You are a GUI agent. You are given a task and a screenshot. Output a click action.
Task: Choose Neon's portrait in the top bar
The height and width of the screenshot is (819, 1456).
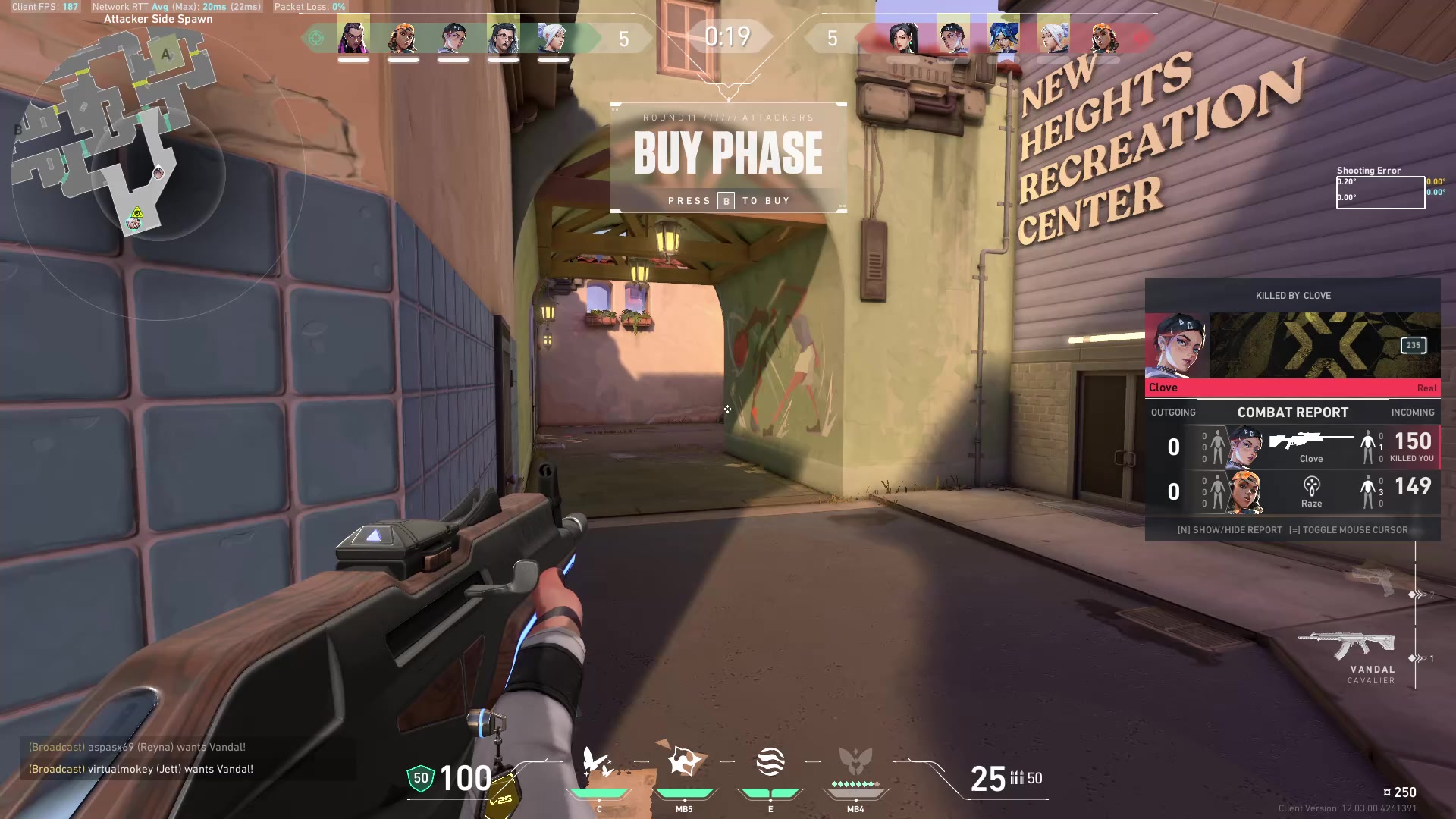pyautogui.click(x=1003, y=37)
